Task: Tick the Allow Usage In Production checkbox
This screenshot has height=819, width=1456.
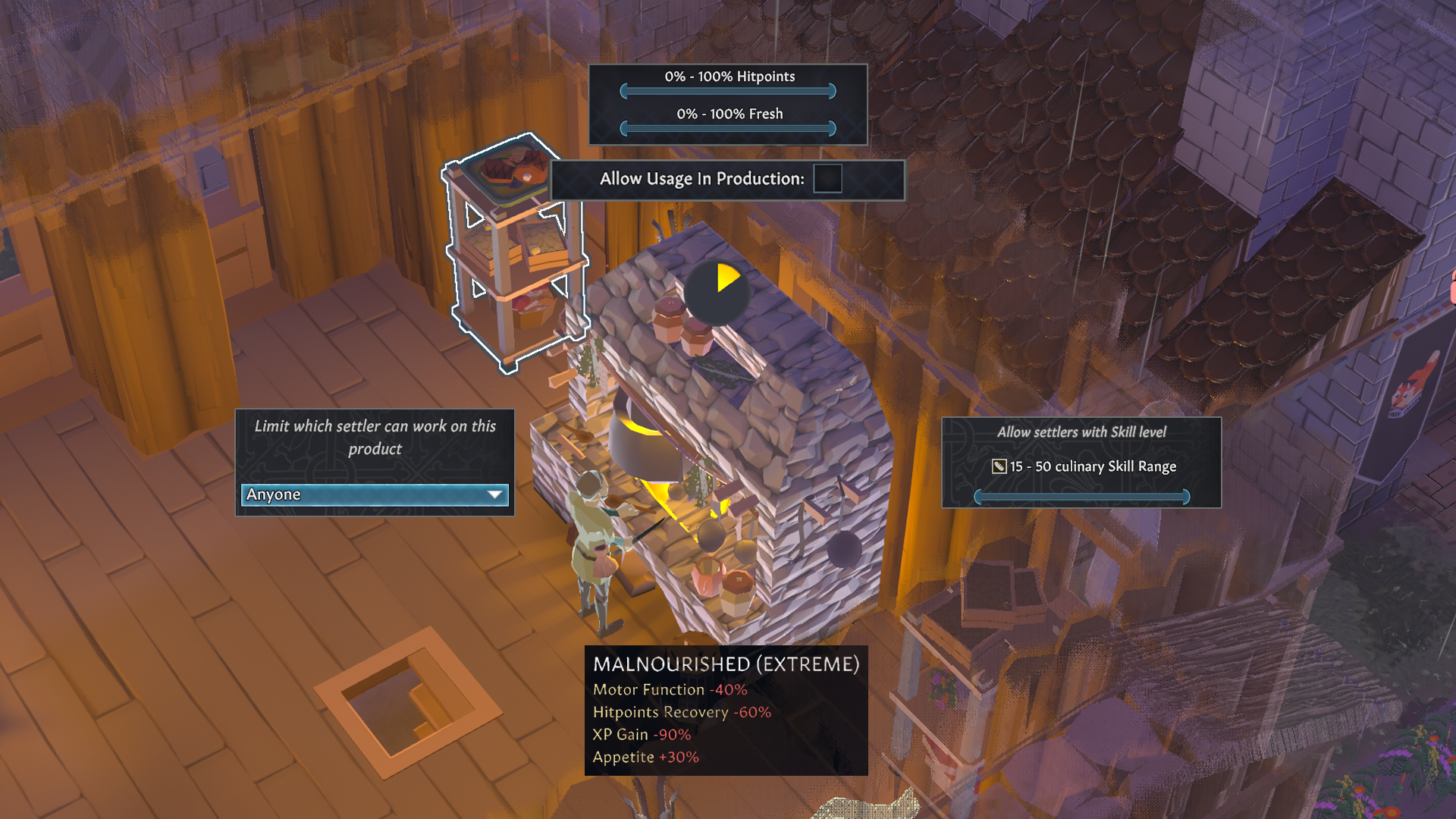Action: tap(827, 179)
